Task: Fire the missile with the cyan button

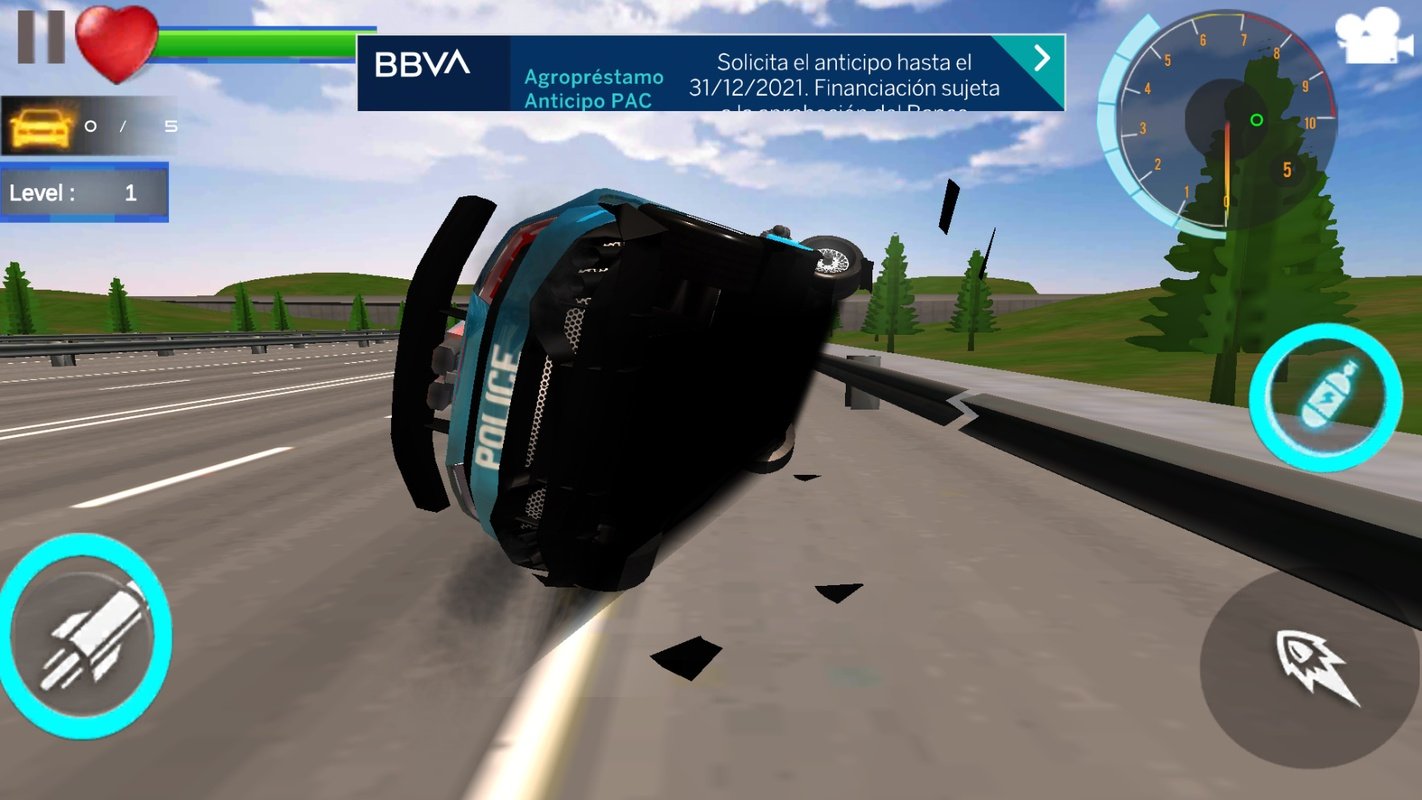Action: [84, 636]
